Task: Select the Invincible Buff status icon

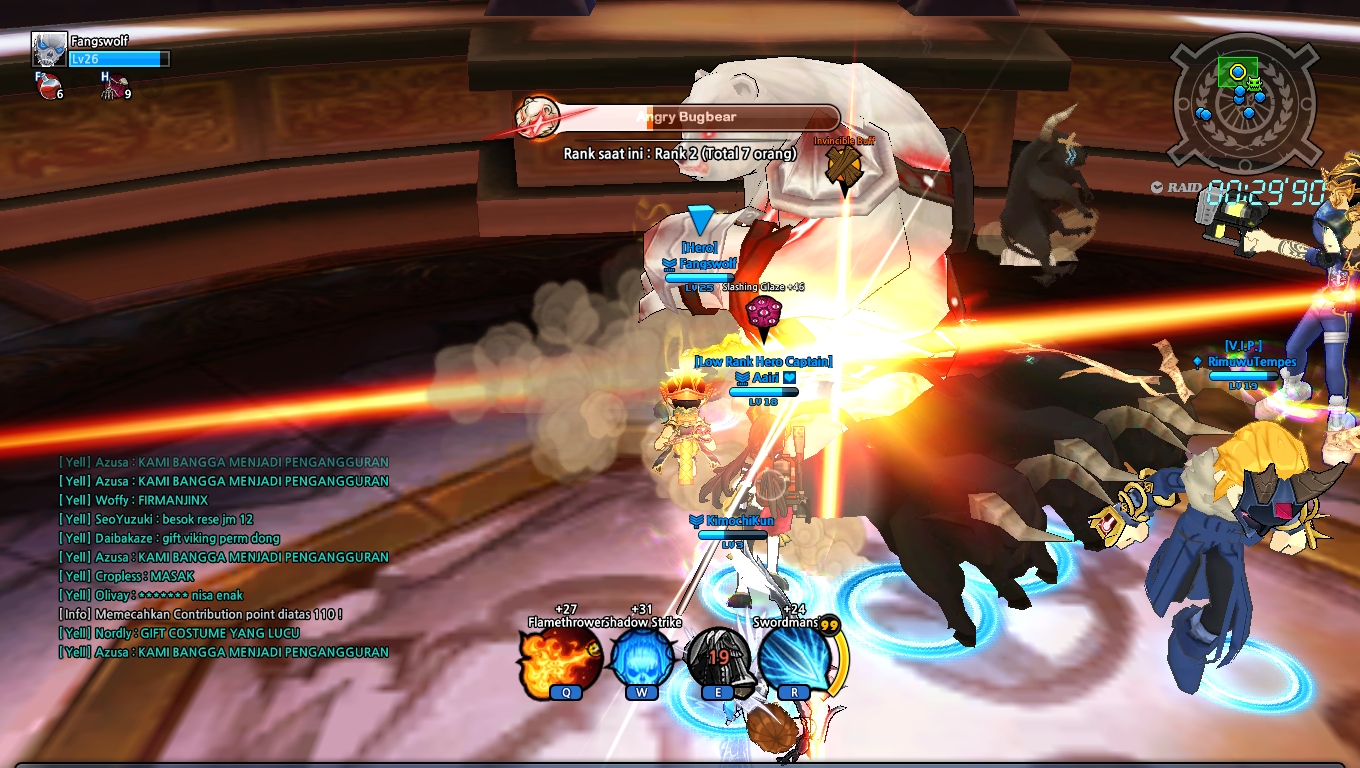Action: click(x=843, y=166)
